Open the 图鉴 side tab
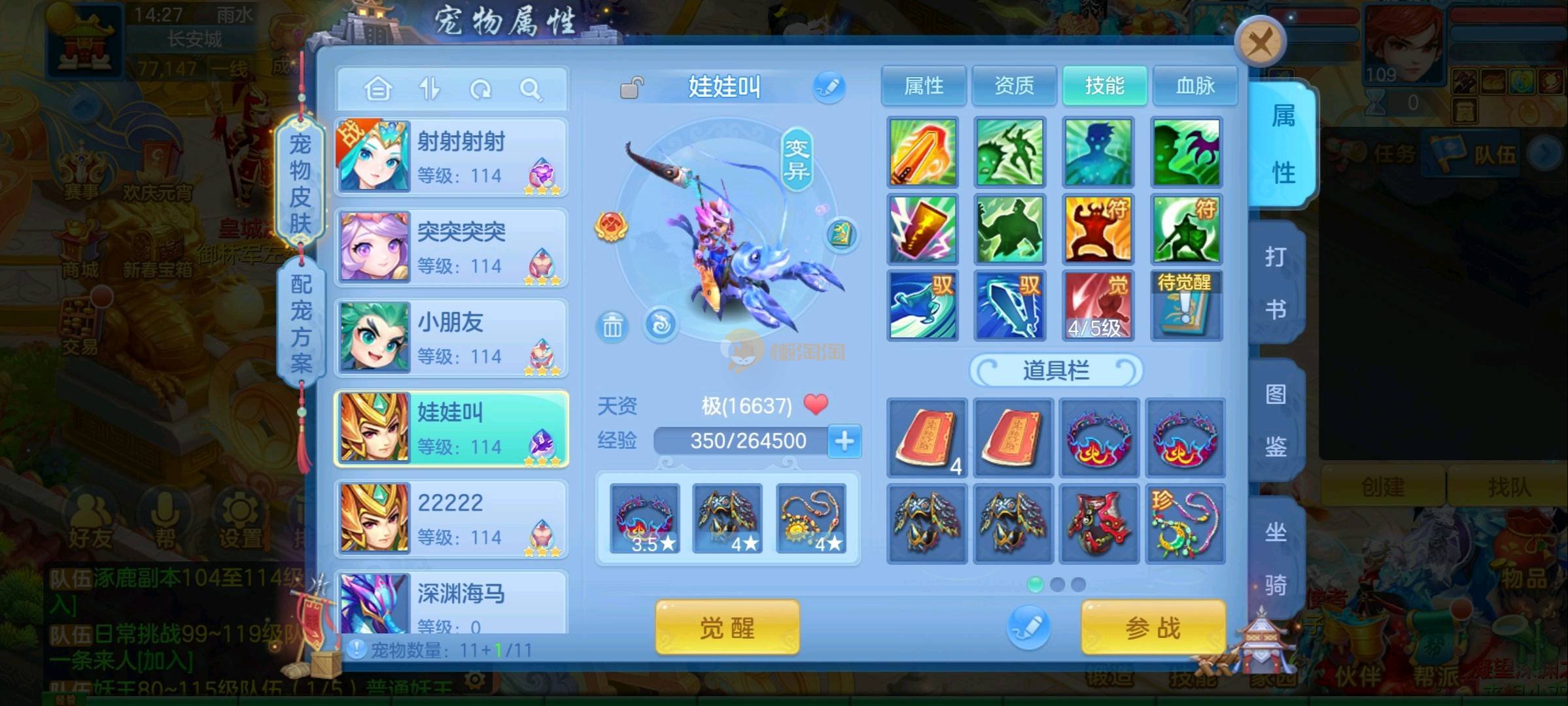This screenshot has width=1568, height=706. [x=1275, y=420]
